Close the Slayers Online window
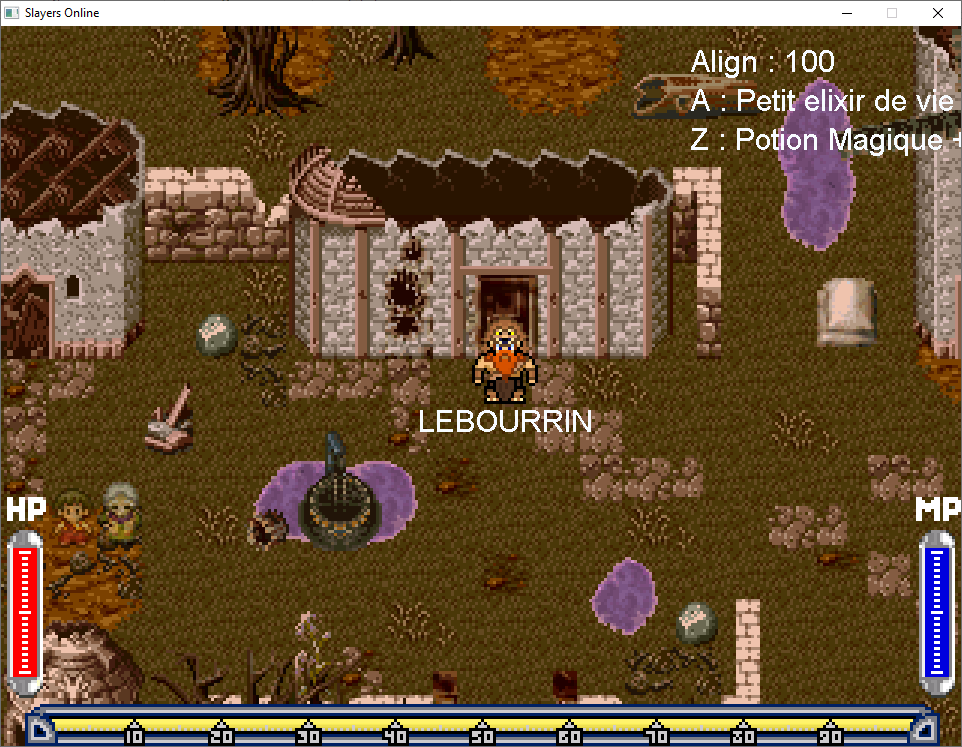Viewport: 962px width, 747px height. click(x=937, y=13)
